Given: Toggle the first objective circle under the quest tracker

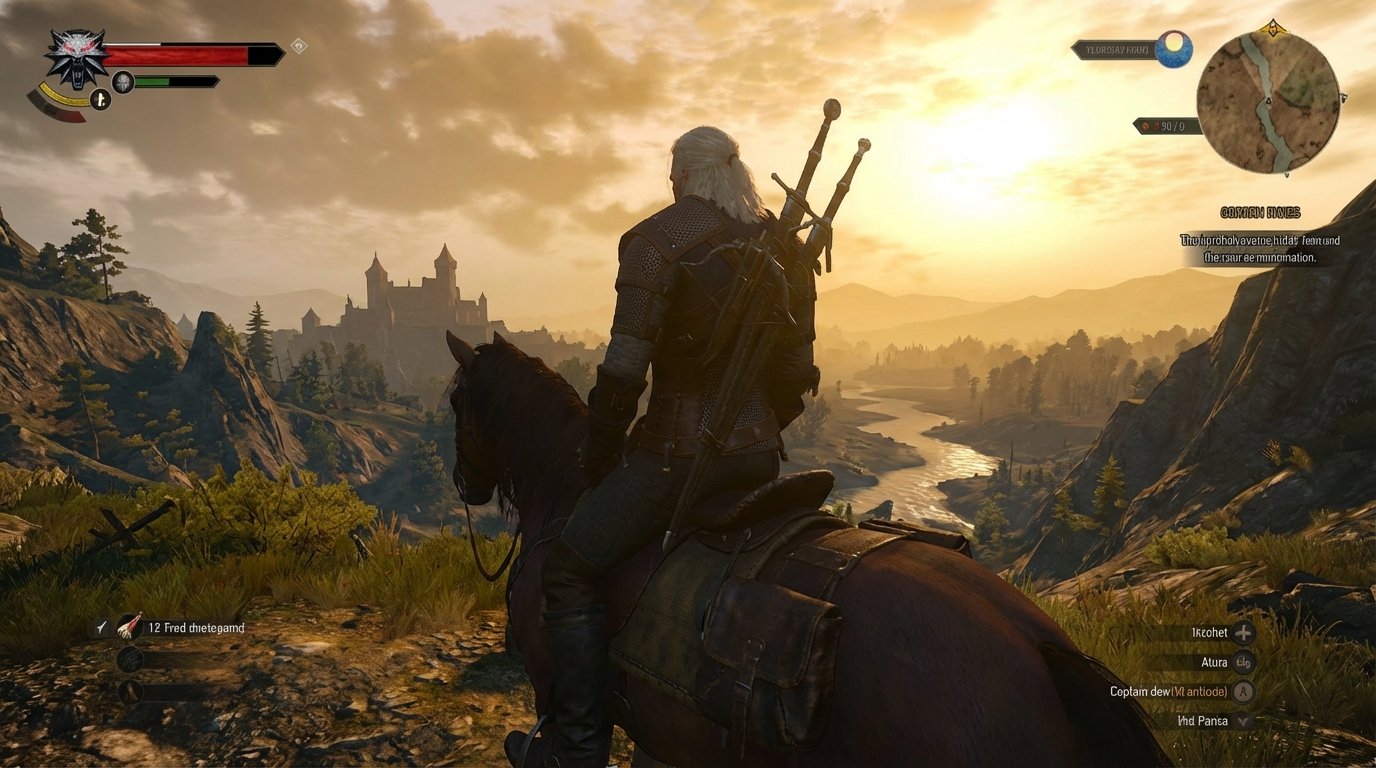Looking at the screenshot, I should click(130, 660).
